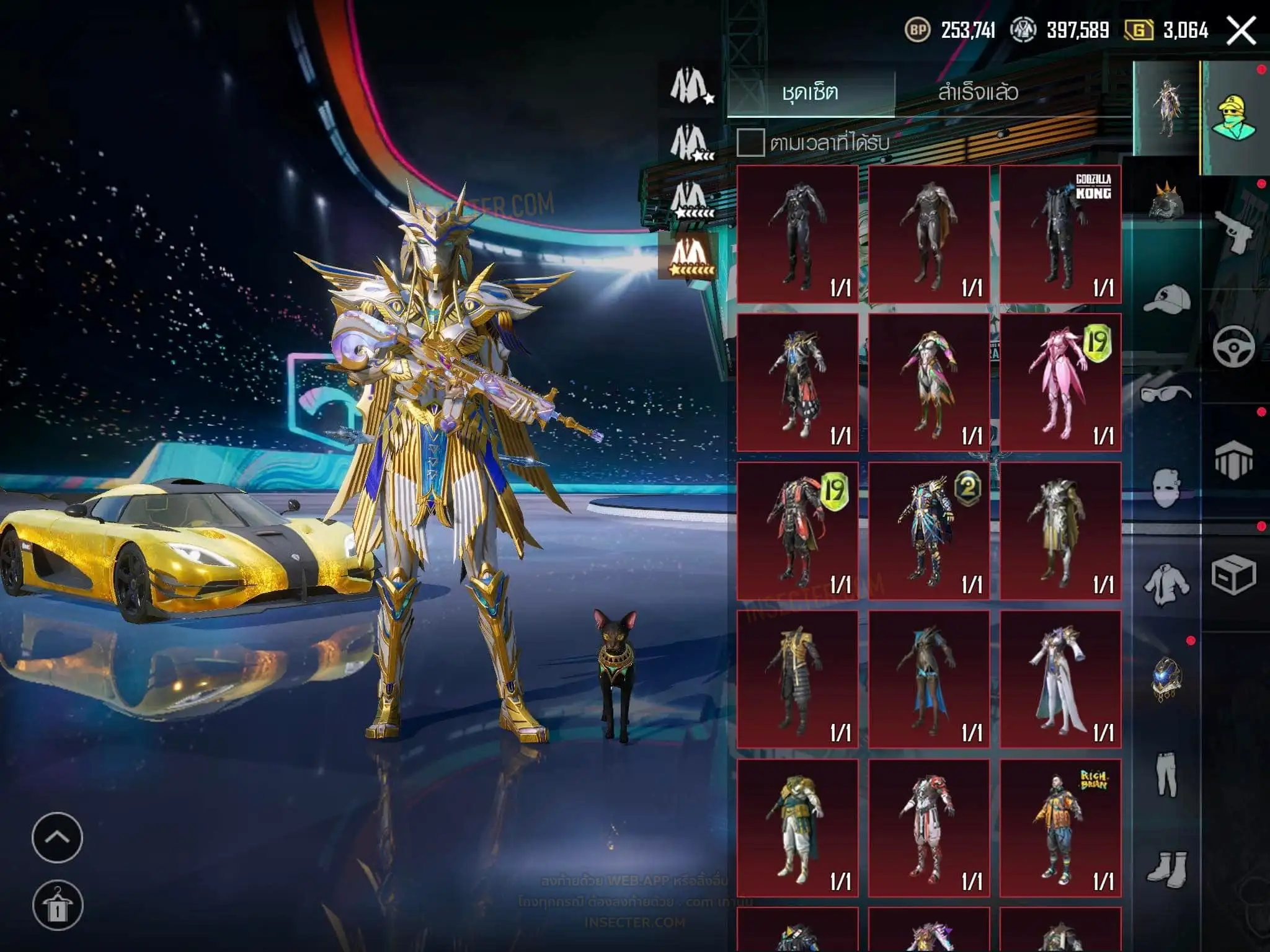Click the up-arrow collapse button

pyautogui.click(x=57, y=837)
